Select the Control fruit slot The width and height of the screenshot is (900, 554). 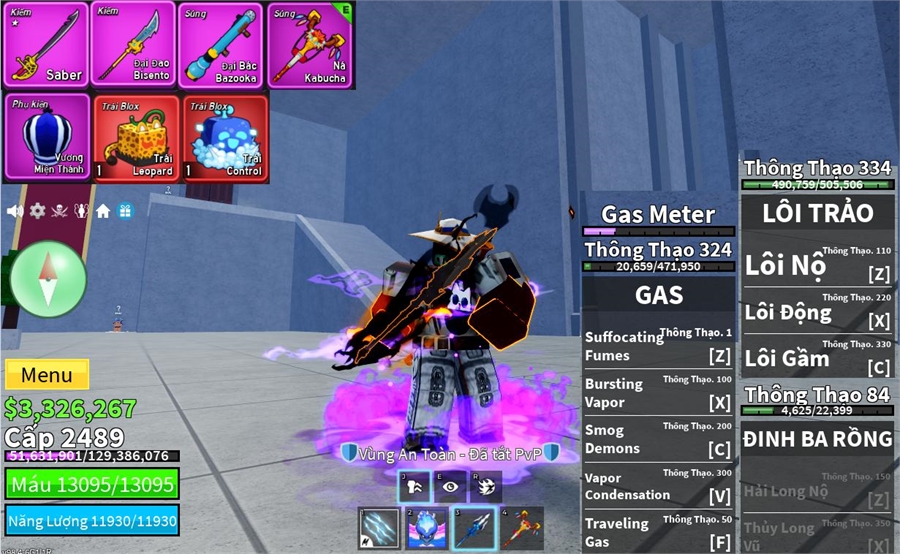point(225,138)
